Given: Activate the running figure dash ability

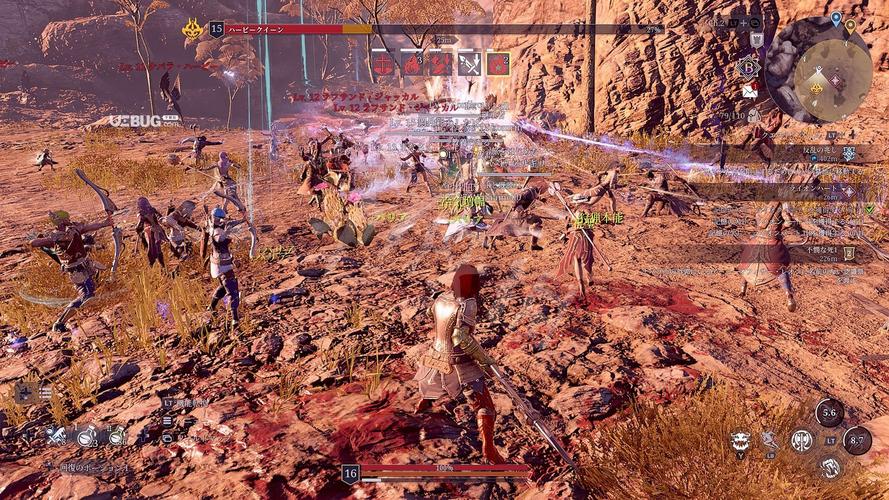Looking at the screenshot, I should pos(770,440).
